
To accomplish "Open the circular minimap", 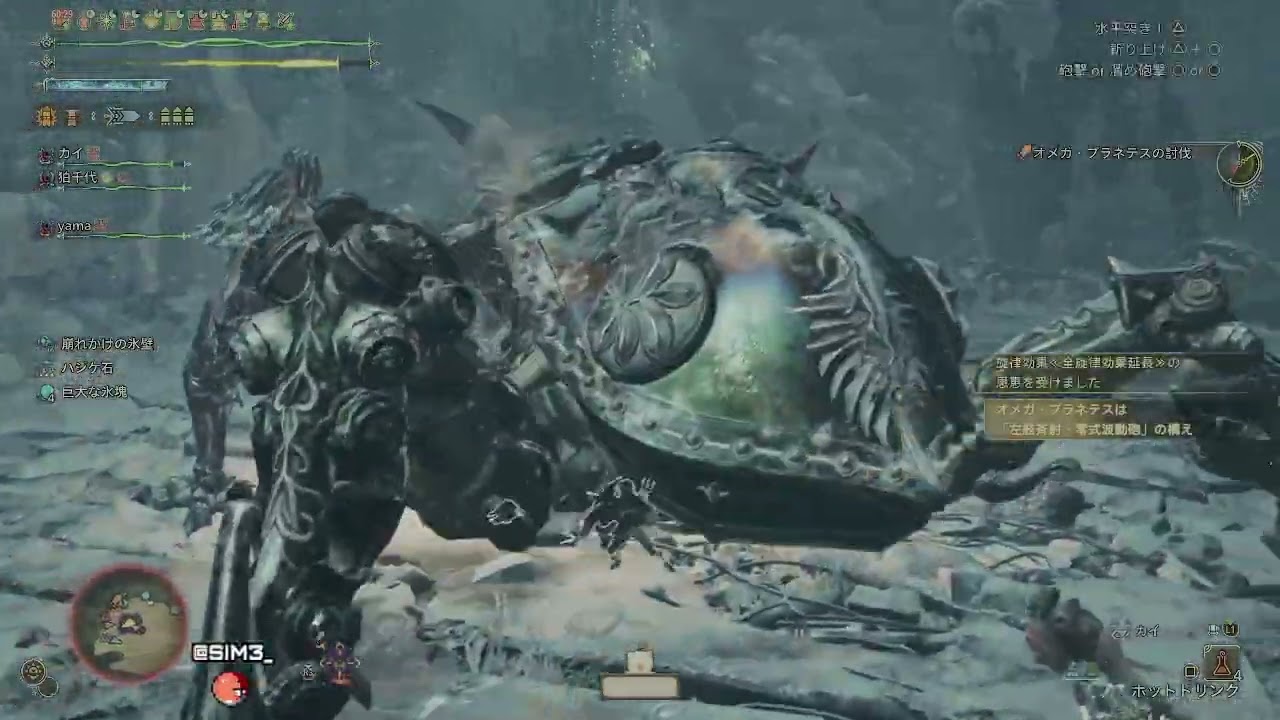I will click(128, 623).
